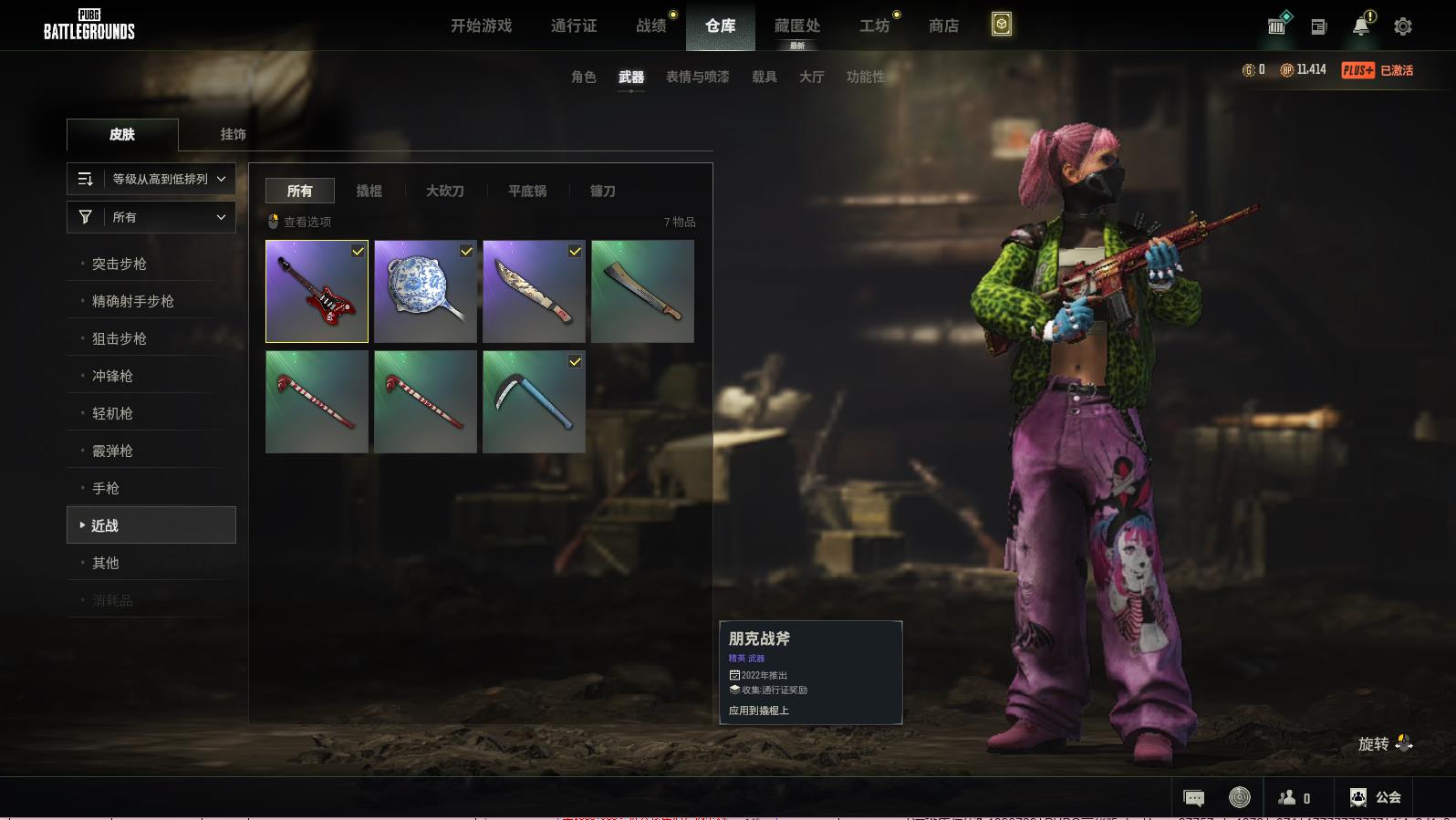The height and width of the screenshot is (820, 1456).
Task: Open the settings gear icon
Action: tap(1403, 26)
